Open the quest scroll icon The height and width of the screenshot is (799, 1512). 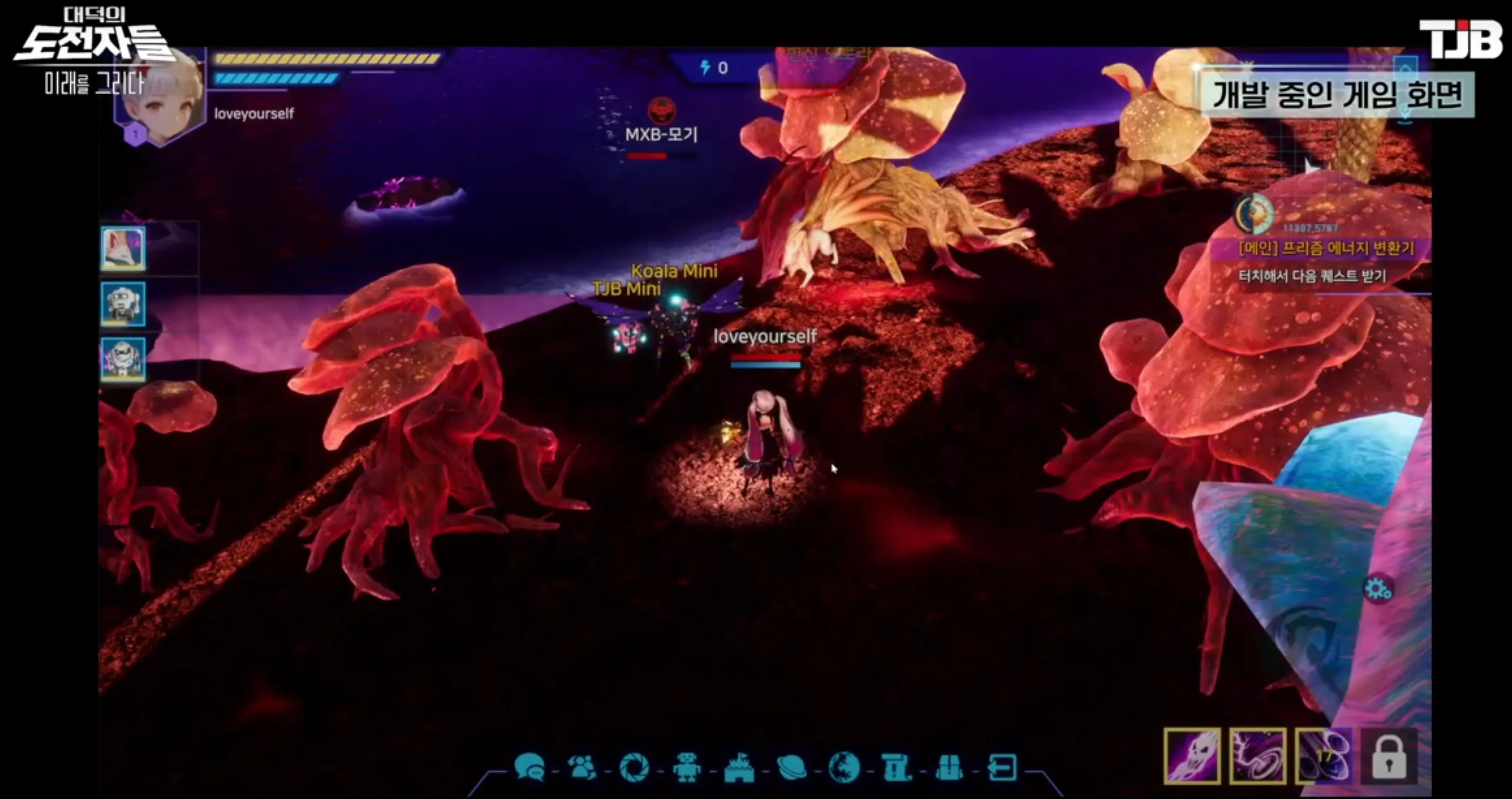tap(896, 767)
